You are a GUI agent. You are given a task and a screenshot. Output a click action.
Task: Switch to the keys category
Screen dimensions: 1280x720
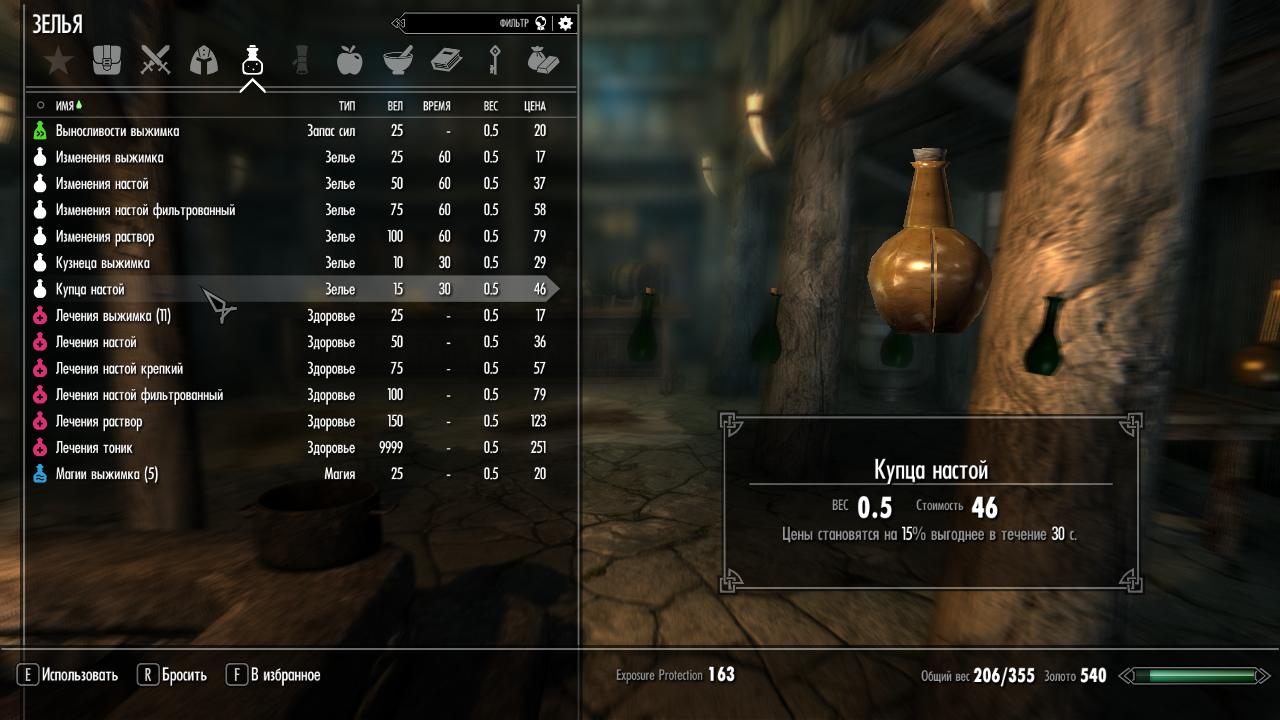point(495,61)
